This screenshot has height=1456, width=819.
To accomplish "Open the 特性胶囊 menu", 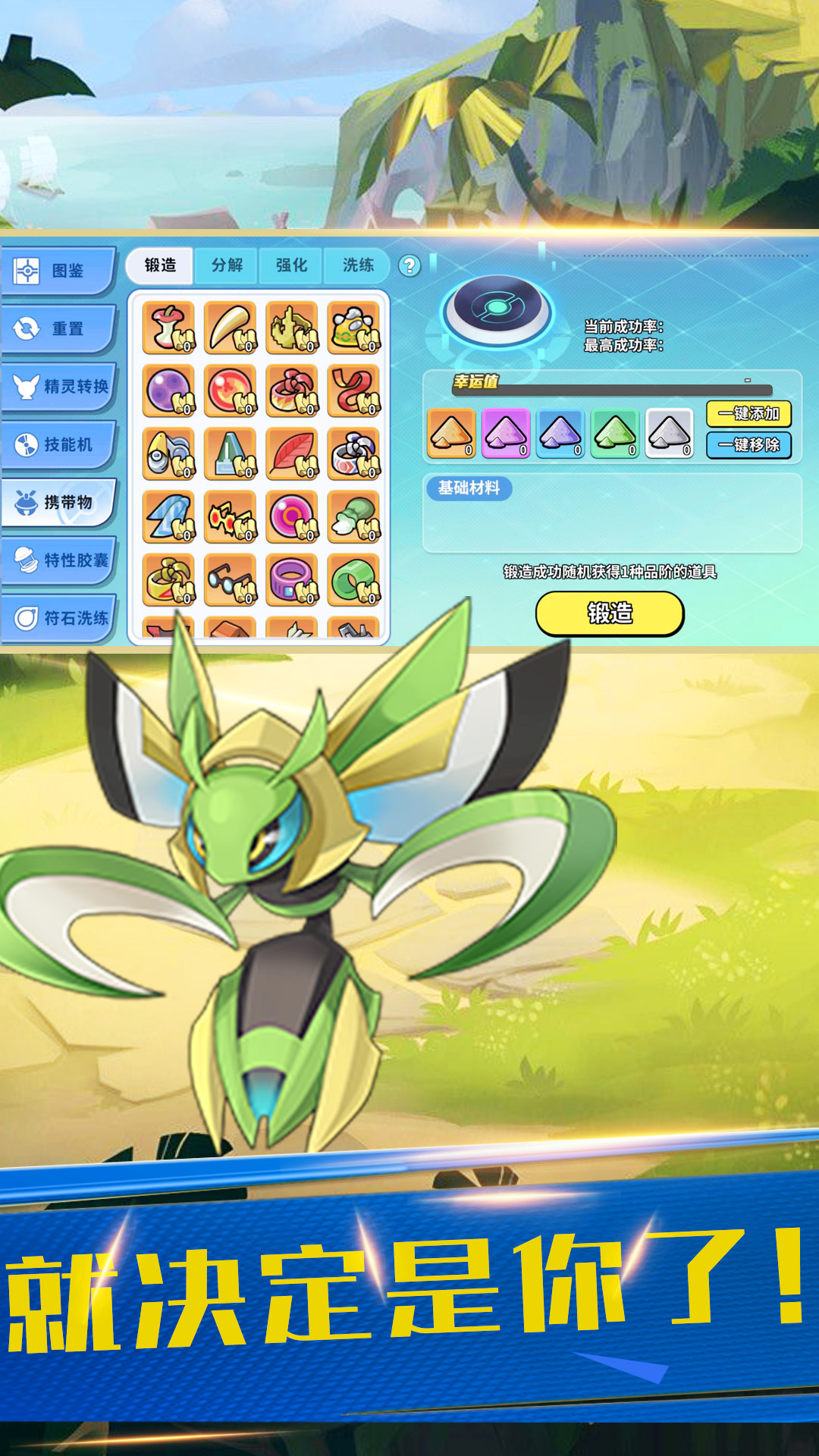I will 59,560.
